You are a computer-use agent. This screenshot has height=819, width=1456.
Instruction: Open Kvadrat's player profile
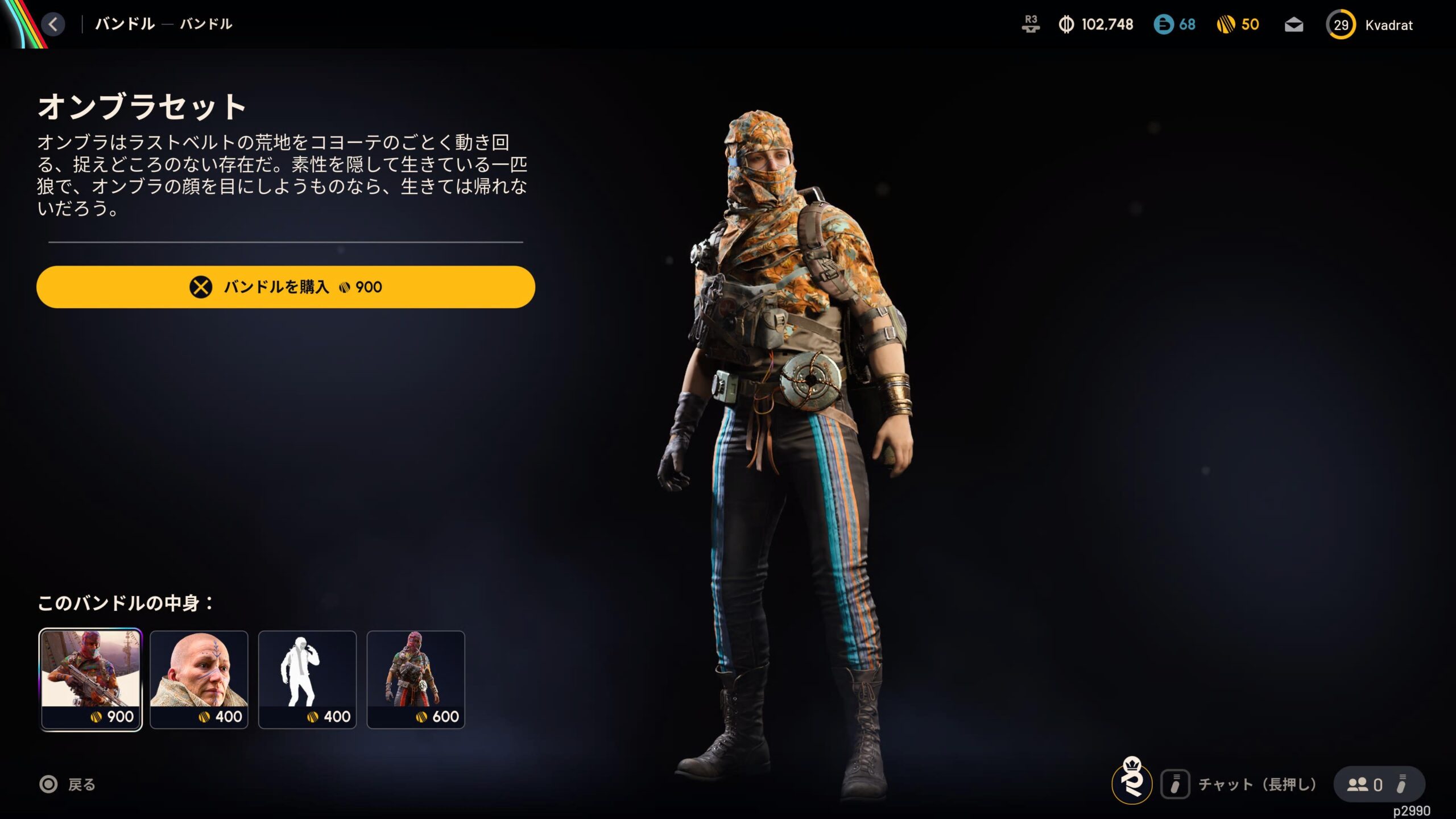1370,25
